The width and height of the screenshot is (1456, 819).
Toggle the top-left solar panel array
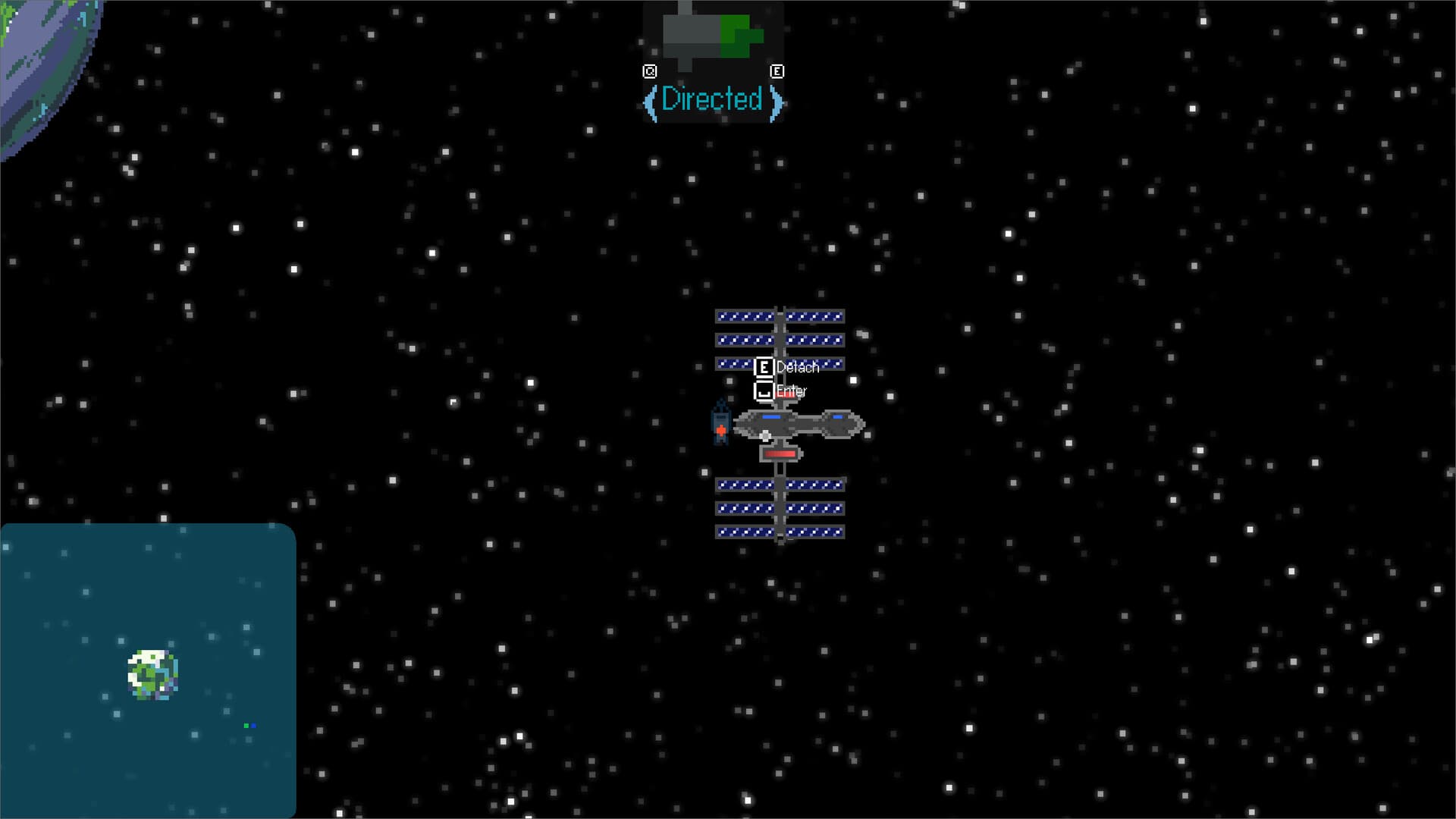coord(745,339)
